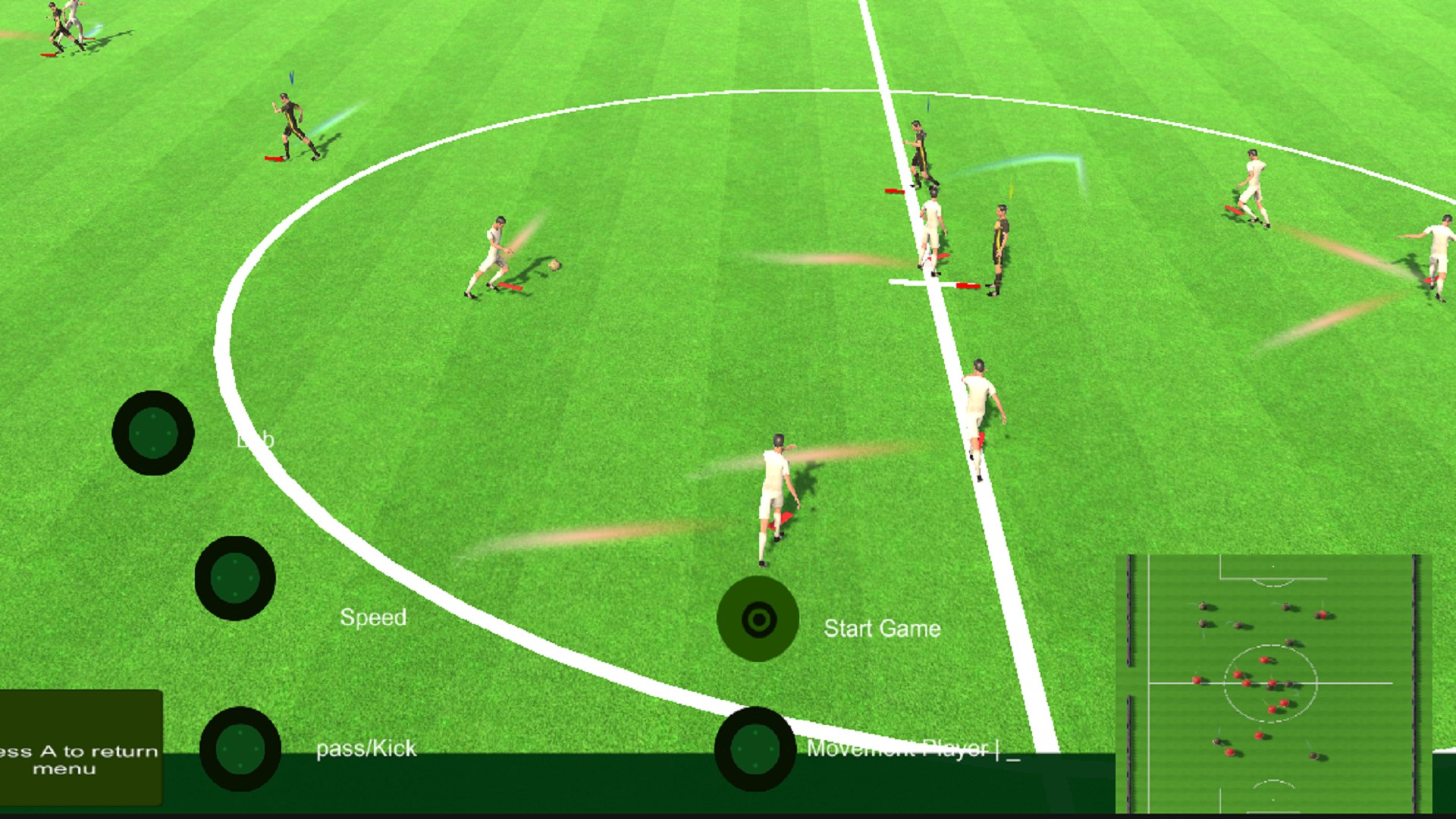The image size is (1456, 819).
Task: Click the Speed text label
Action: tap(374, 617)
